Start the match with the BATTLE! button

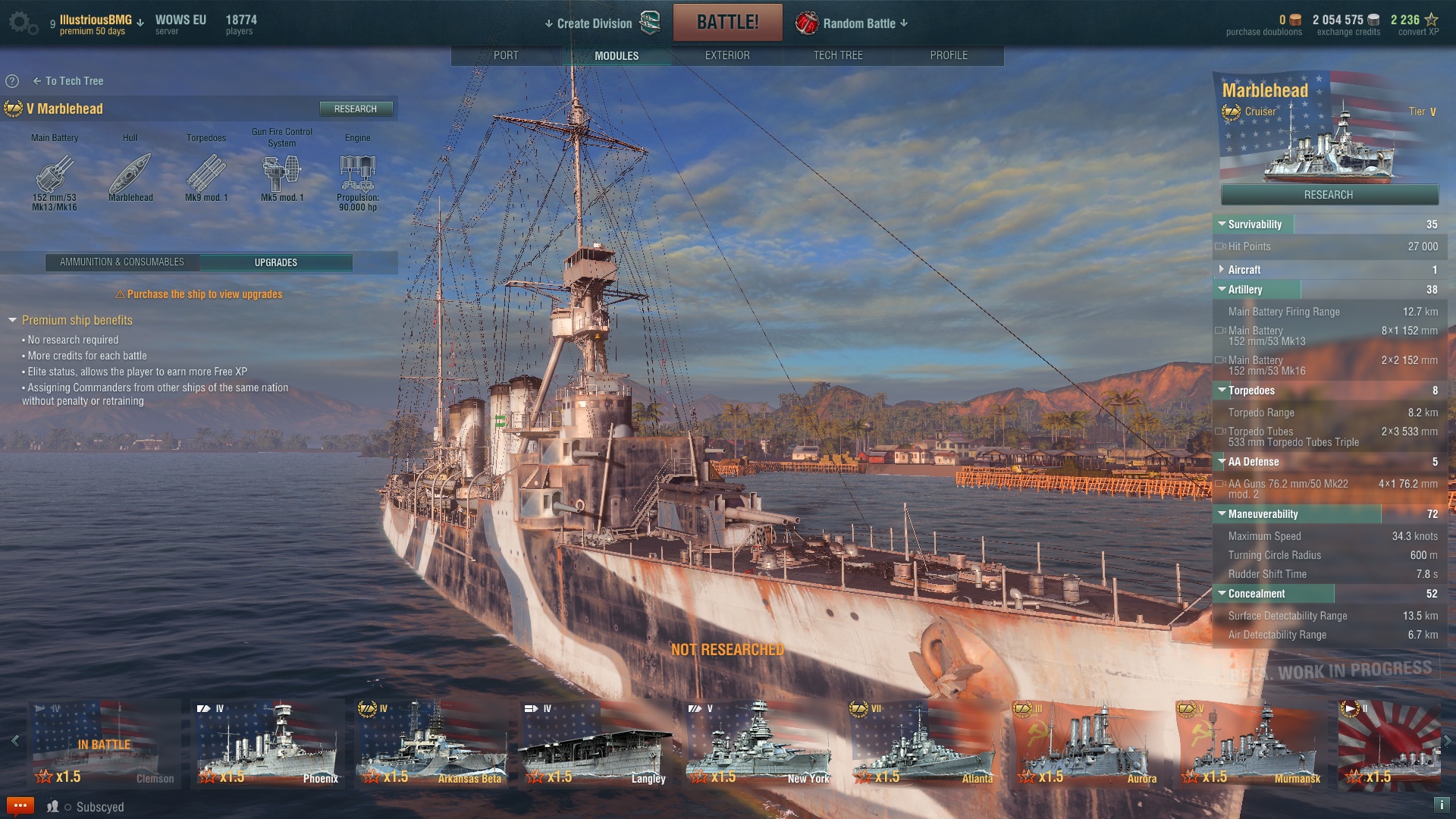pos(727,22)
